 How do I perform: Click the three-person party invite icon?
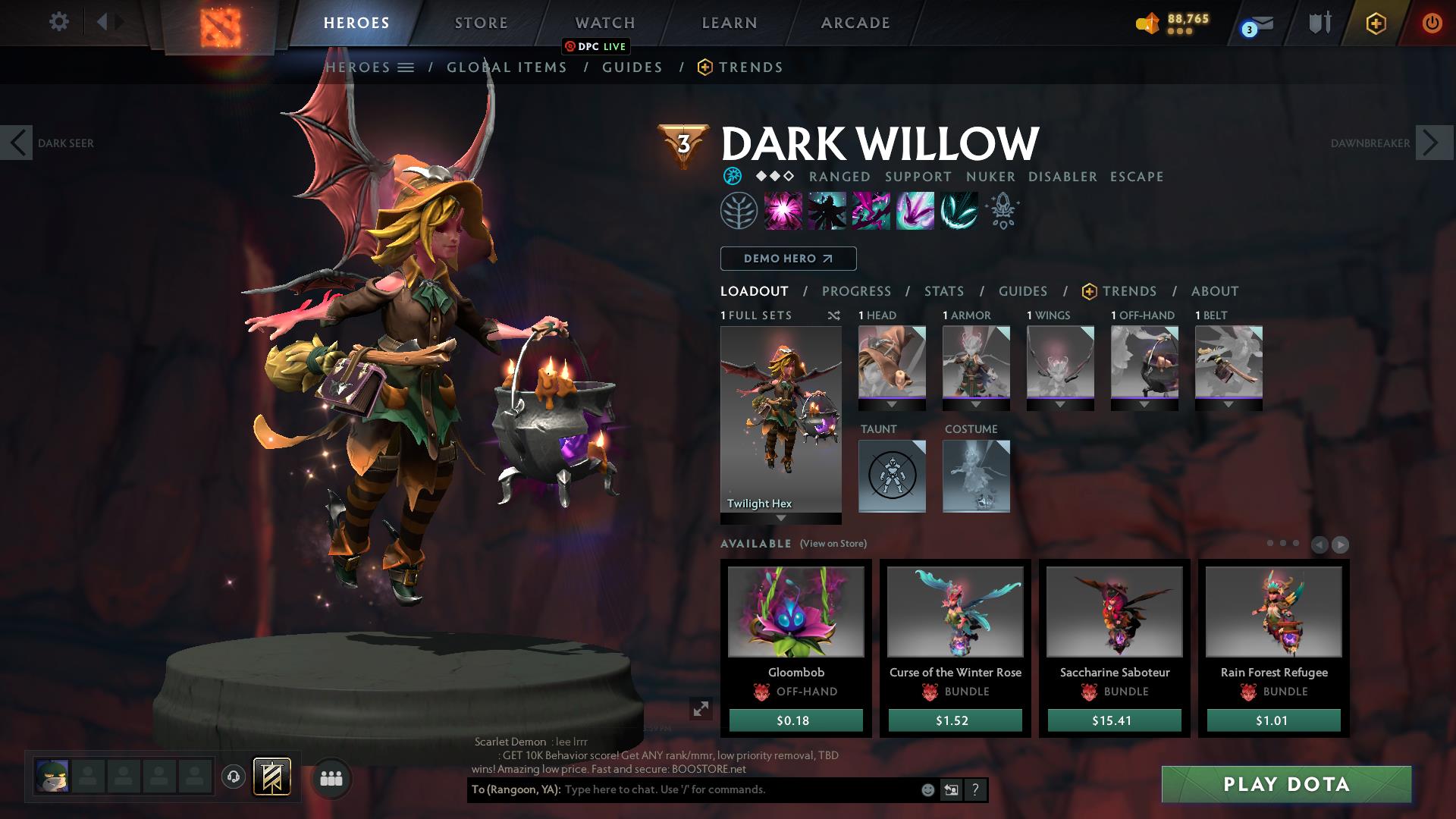pyautogui.click(x=331, y=777)
